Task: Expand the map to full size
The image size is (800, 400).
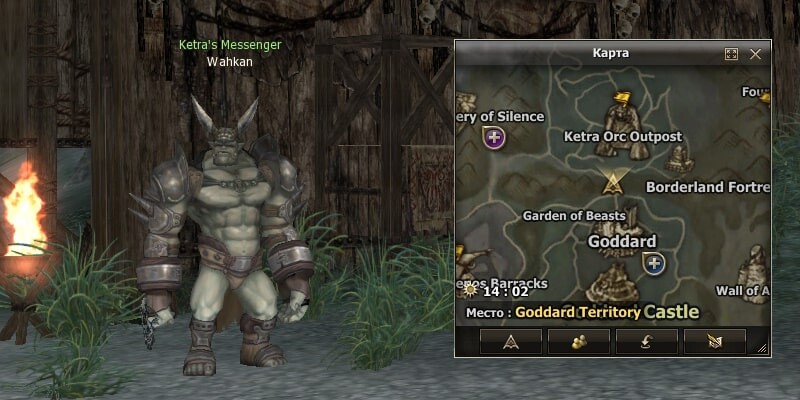Action: click(x=731, y=54)
